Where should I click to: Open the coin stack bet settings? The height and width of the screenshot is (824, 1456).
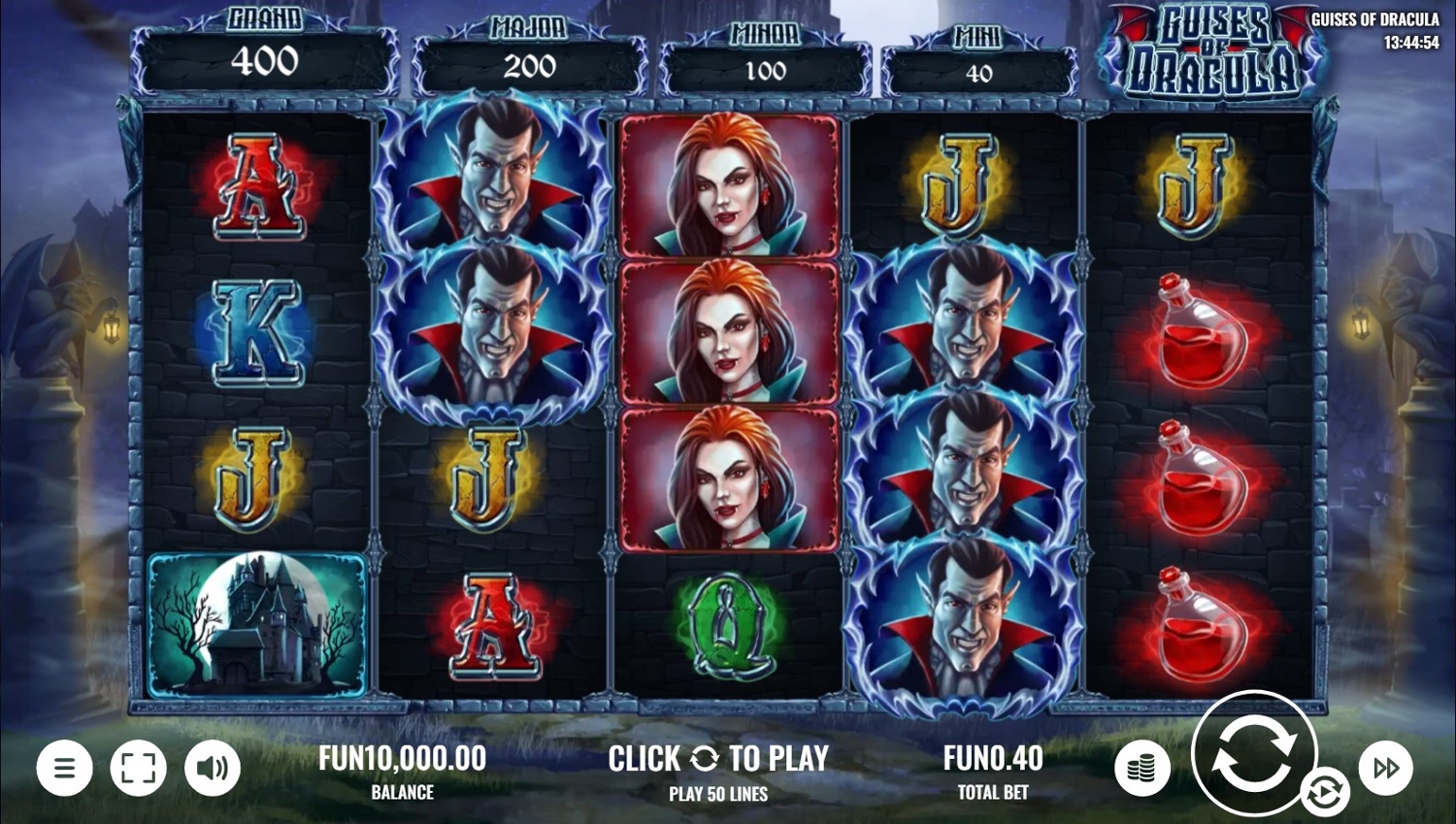[1142, 769]
